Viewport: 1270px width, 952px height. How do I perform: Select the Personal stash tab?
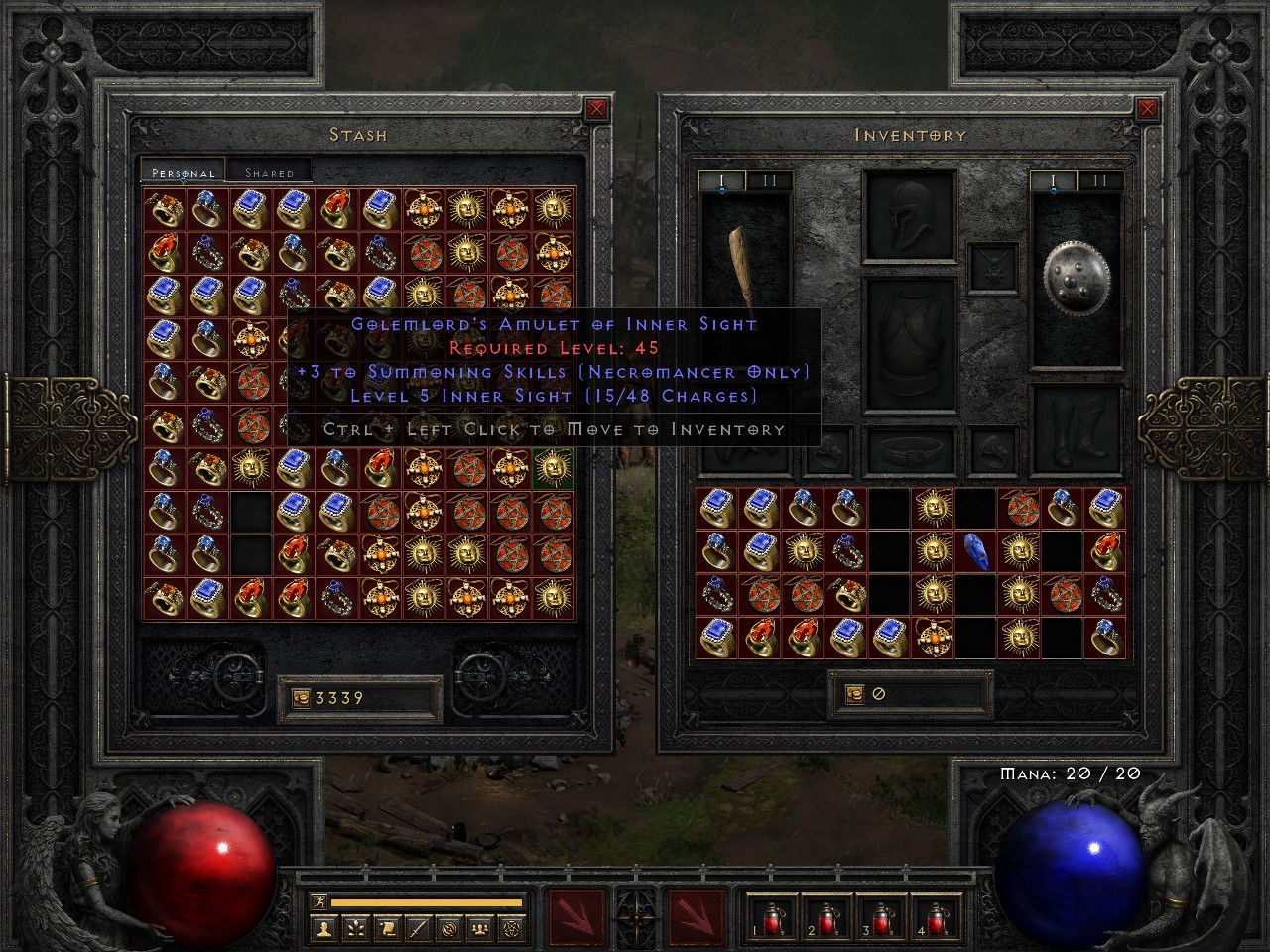[x=182, y=172]
